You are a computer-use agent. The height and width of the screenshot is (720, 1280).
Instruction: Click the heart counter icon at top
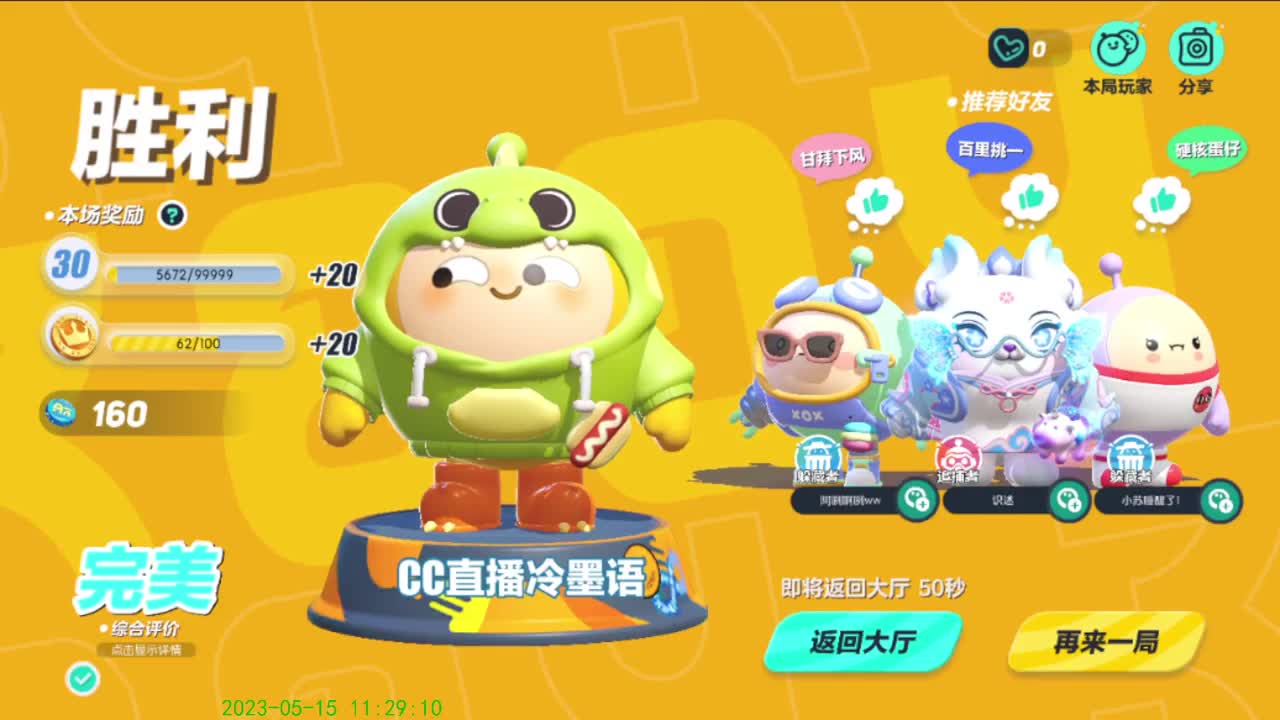(1010, 45)
